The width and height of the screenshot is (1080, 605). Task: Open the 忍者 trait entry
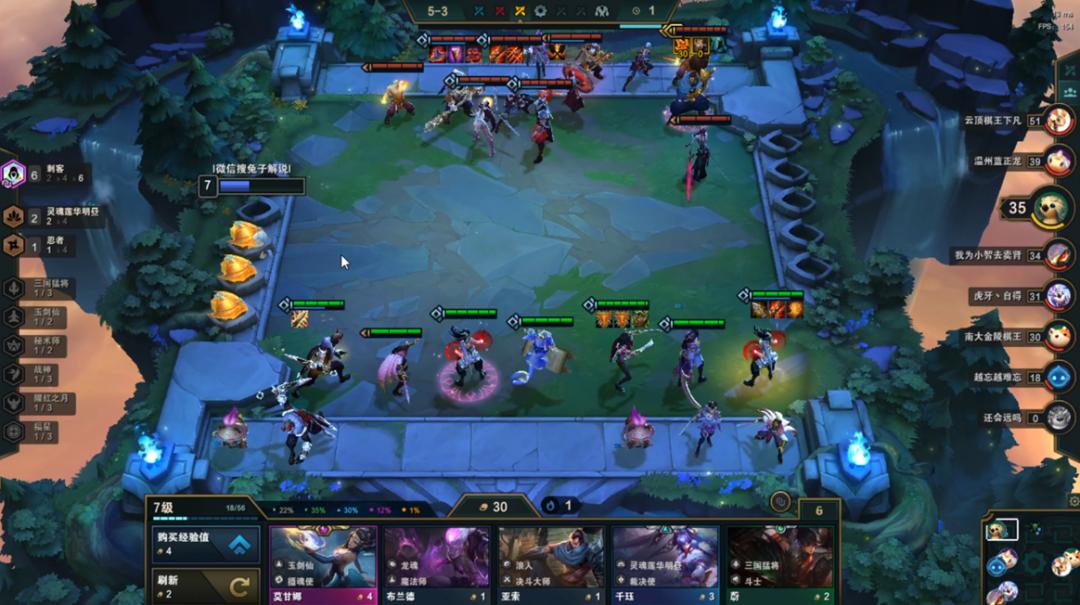(x=14, y=245)
